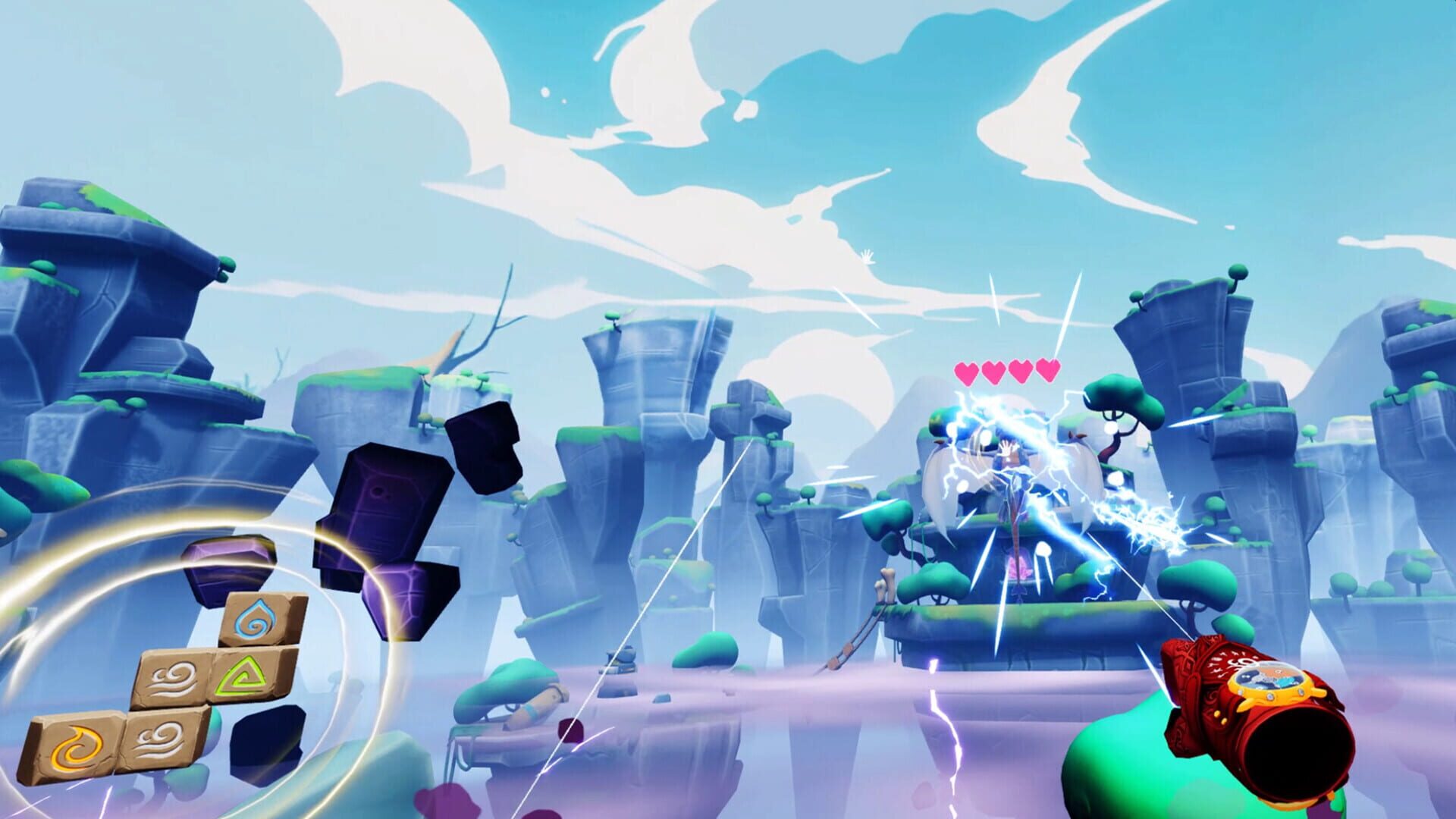This screenshot has width=1456, height=819.
Task: Toggle the last pink heart indicator
Action: tap(1046, 369)
